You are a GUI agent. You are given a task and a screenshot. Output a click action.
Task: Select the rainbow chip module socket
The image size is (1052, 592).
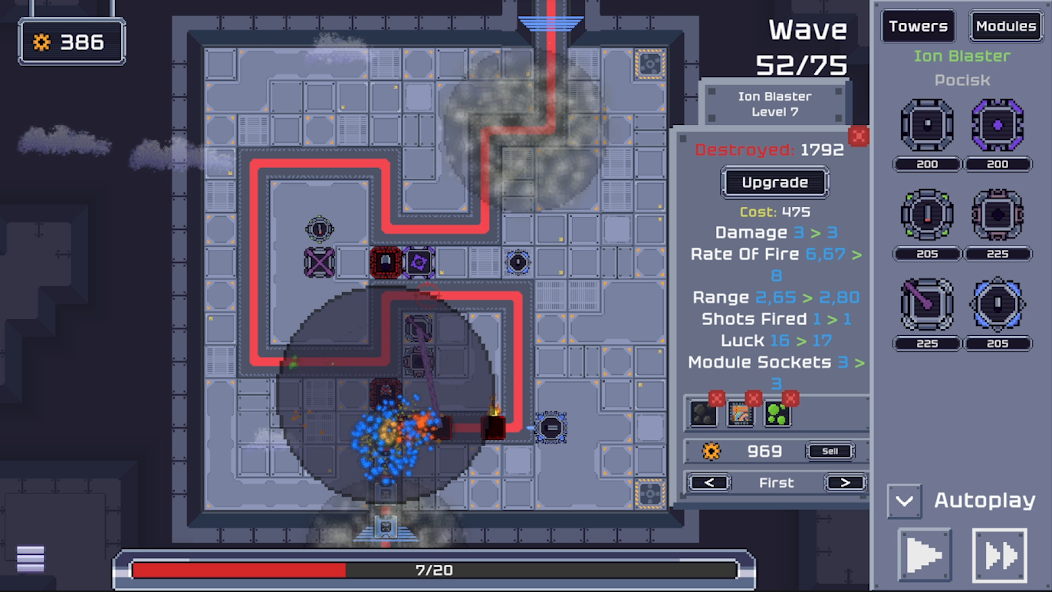tap(740, 415)
